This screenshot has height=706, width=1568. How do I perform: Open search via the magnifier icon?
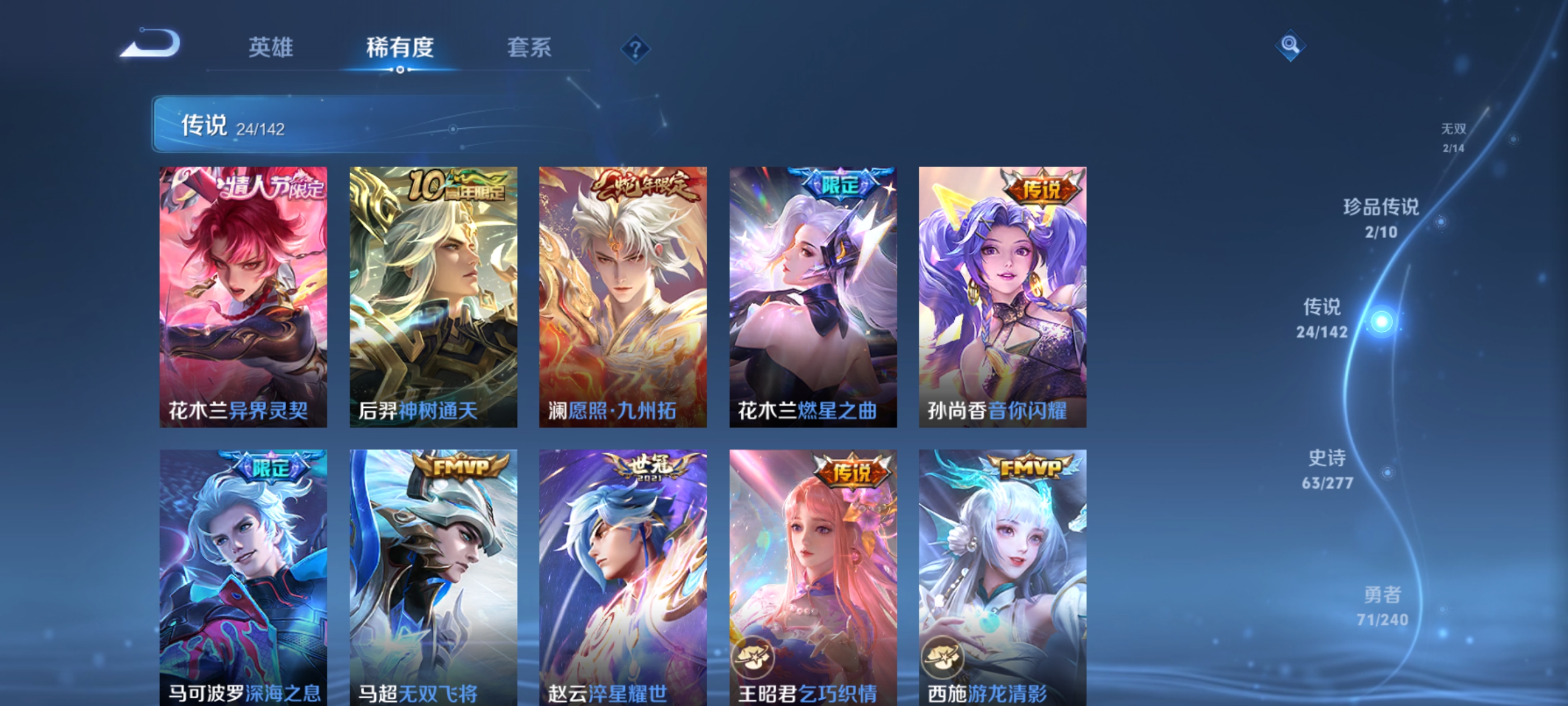coord(1290,46)
